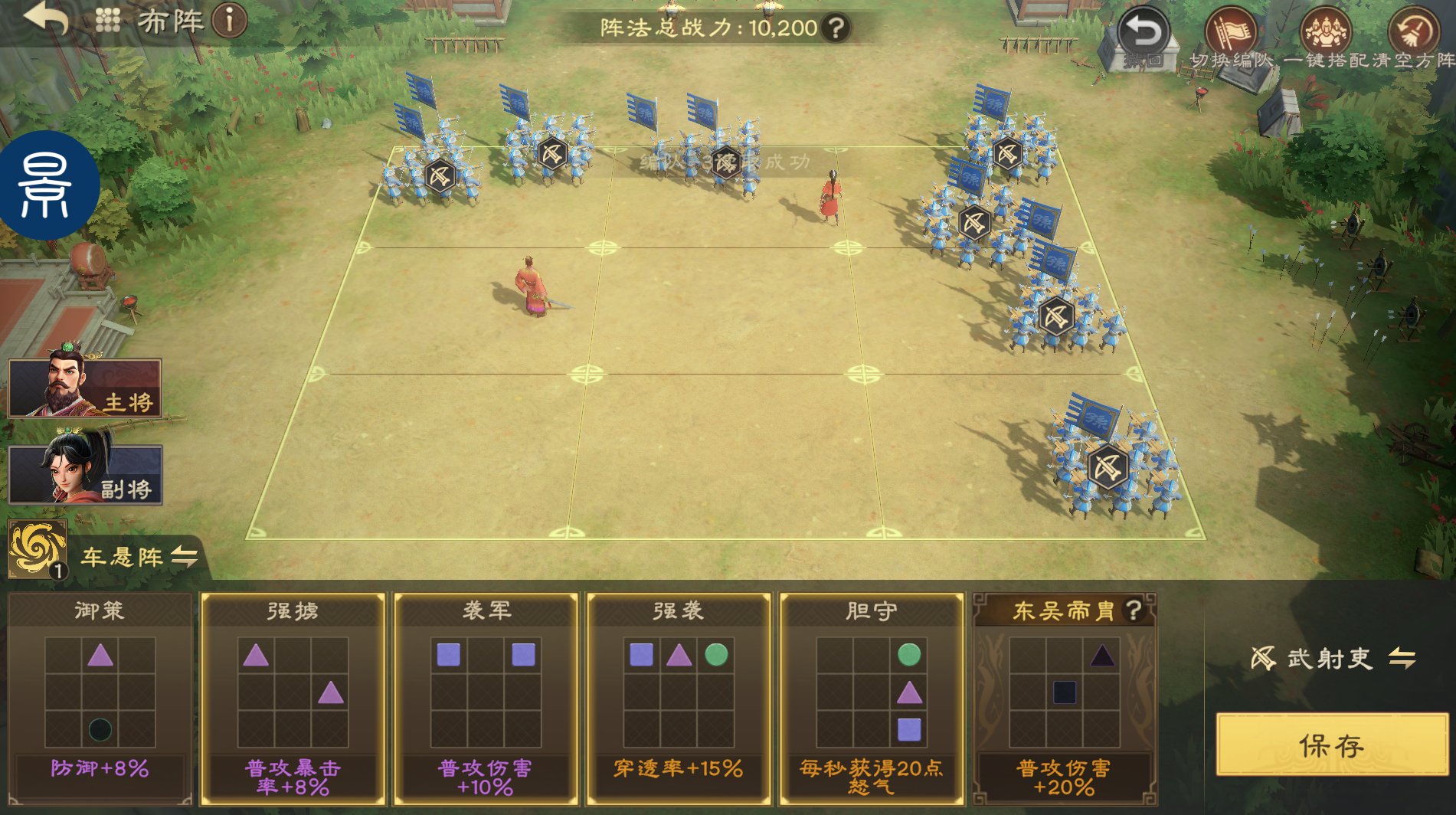Open 切换编队 team switcher
Viewport: 1456px width, 815px height.
(x=1232, y=37)
